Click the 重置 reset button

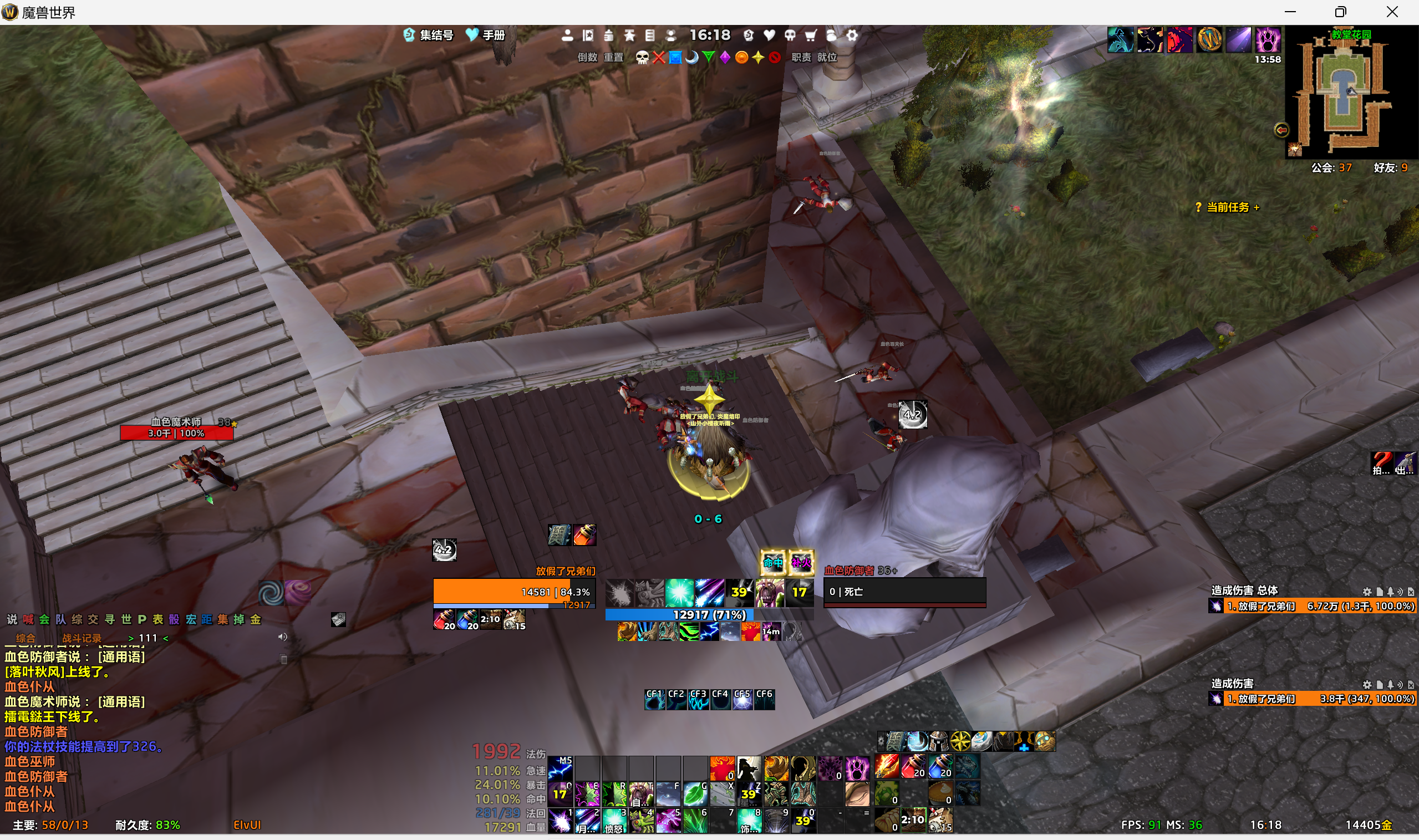(613, 57)
